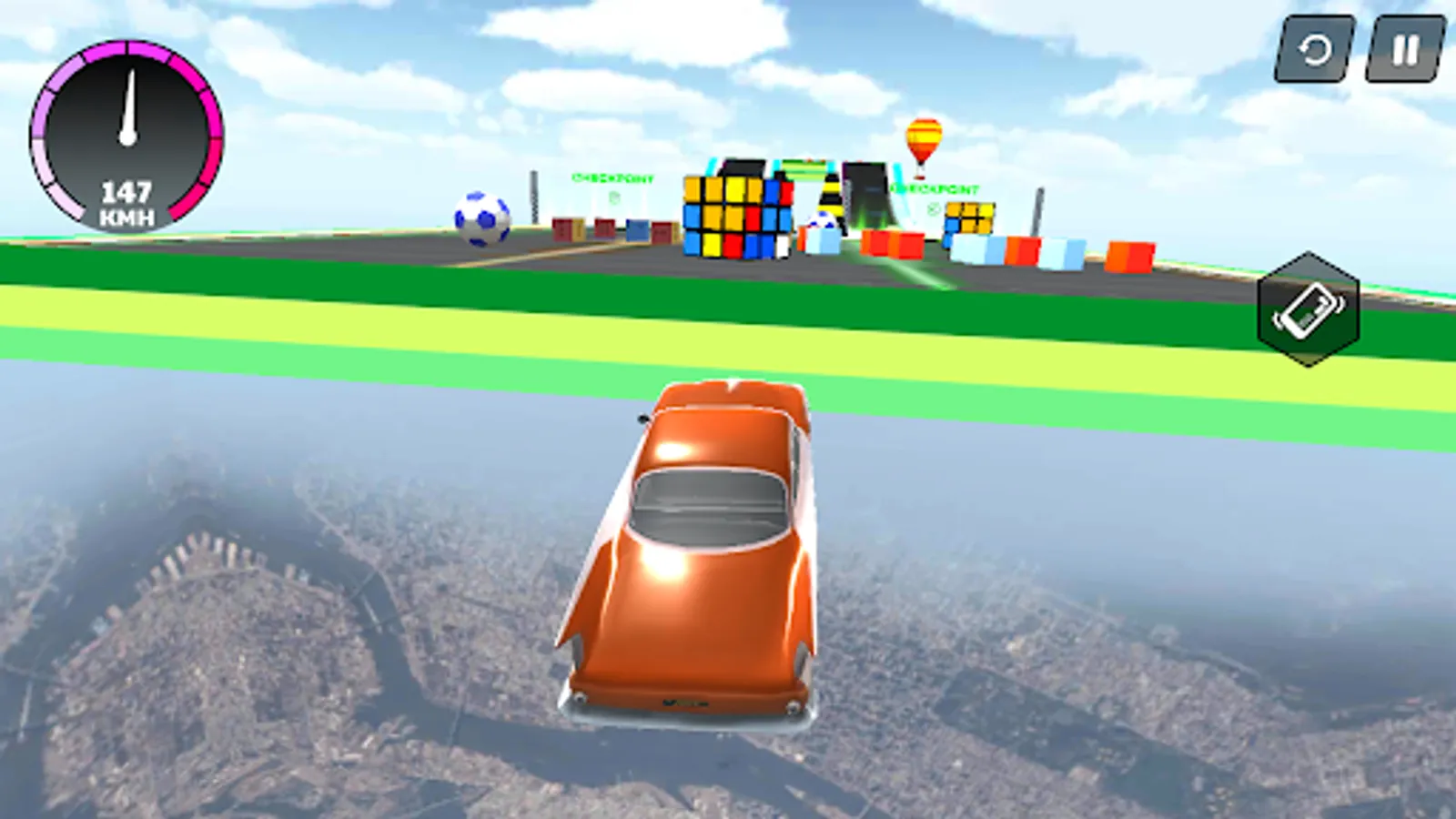The width and height of the screenshot is (1456, 819).
Task: Click the blue soccer ball
Action: click(x=480, y=217)
